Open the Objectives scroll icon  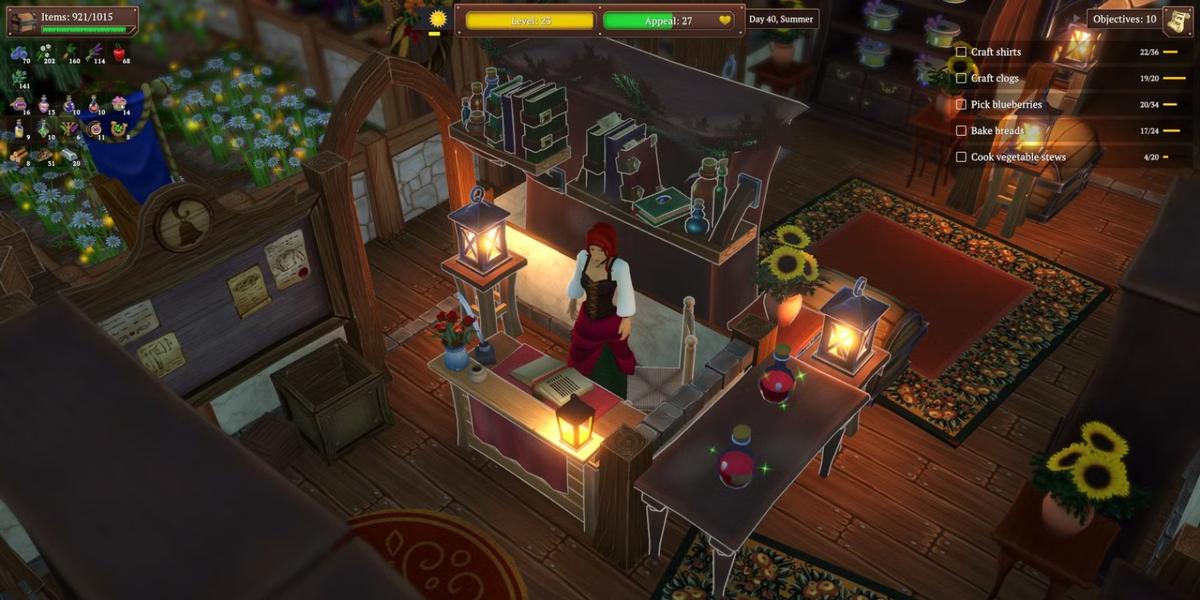1176,19
